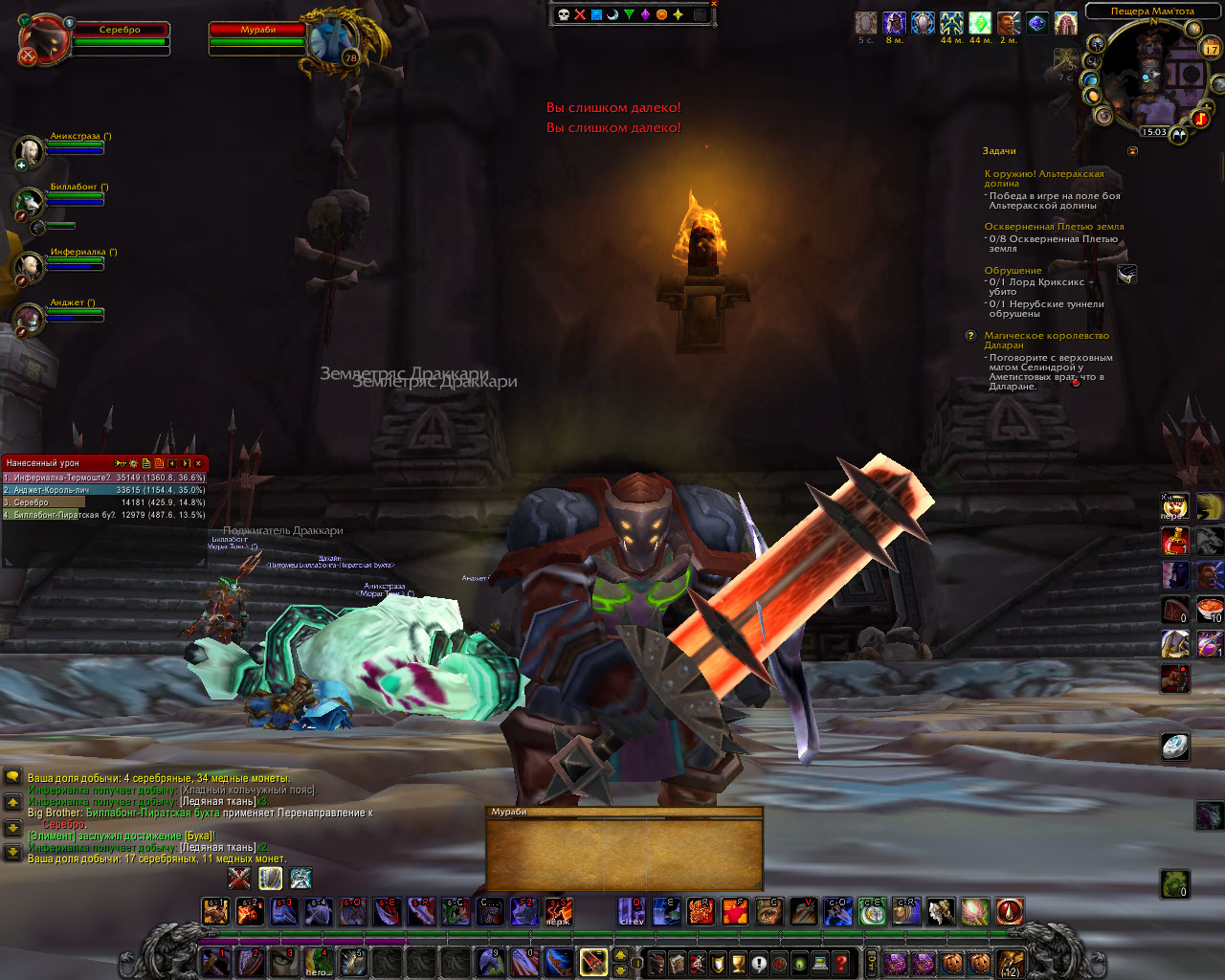Toggle the red music note minimap button
Screen dimensions: 1225x980
click(x=1200, y=119)
